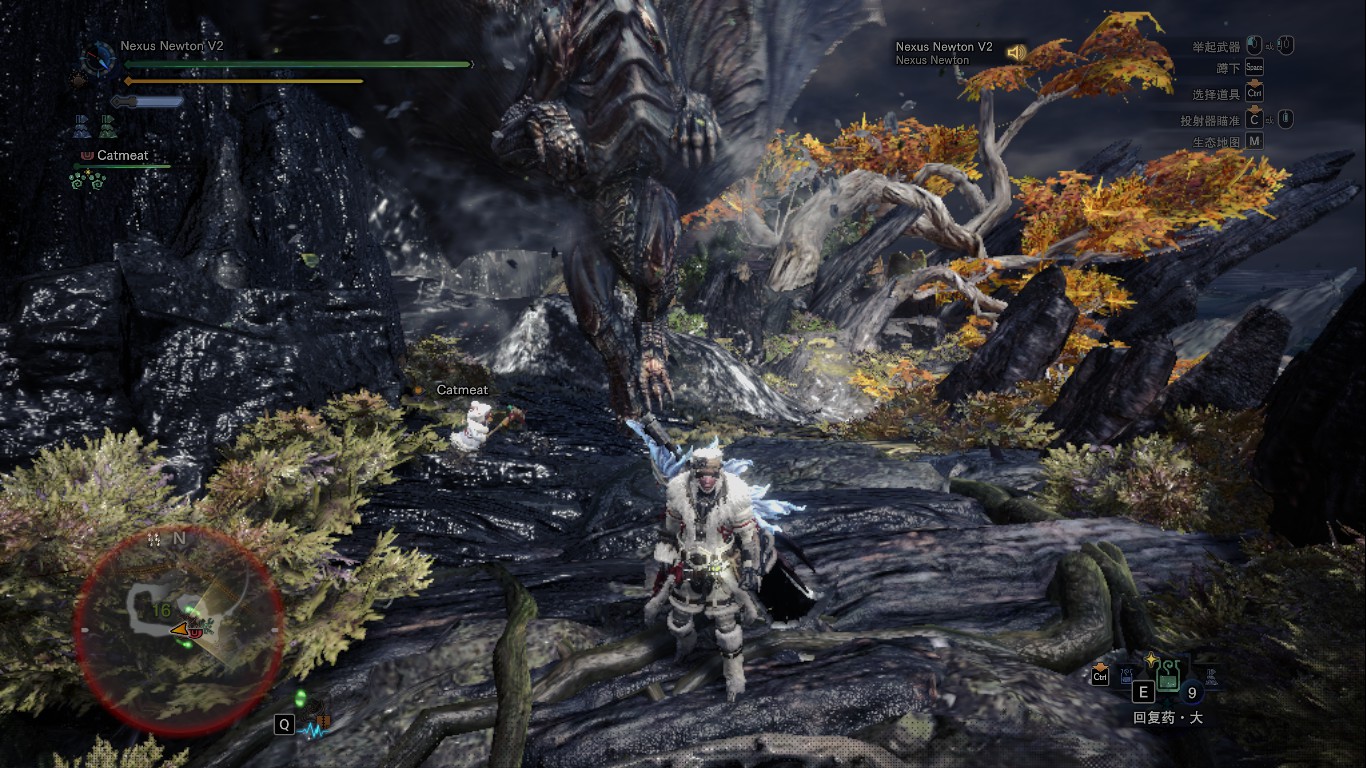Click the voice chat speaker icon
Image resolution: width=1366 pixels, height=768 pixels.
[1016, 53]
